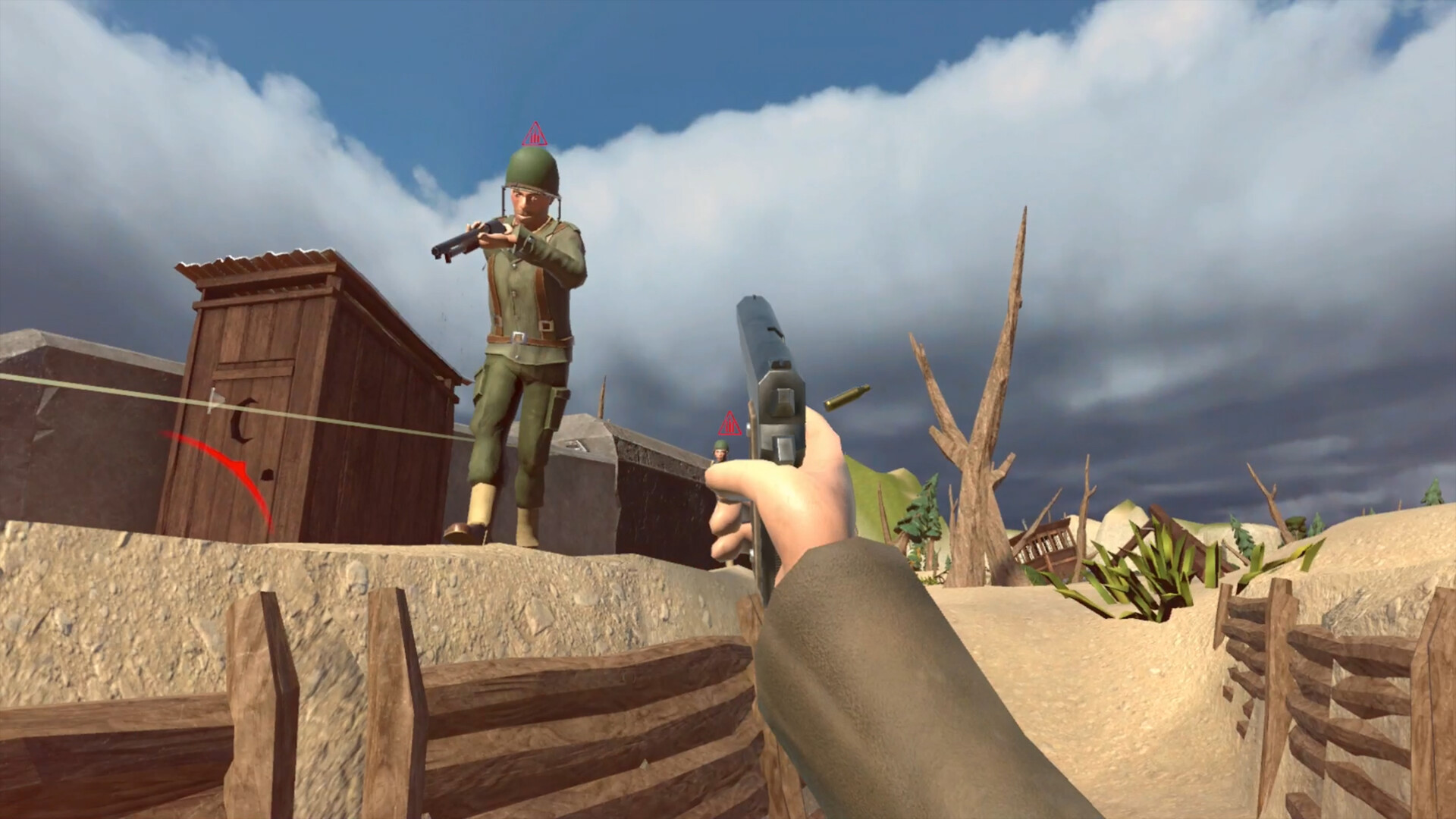Click the ejected brass bullet casing in midair
Image resolution: width=1456 pixels, height=819 pixels.
[848, 398]
